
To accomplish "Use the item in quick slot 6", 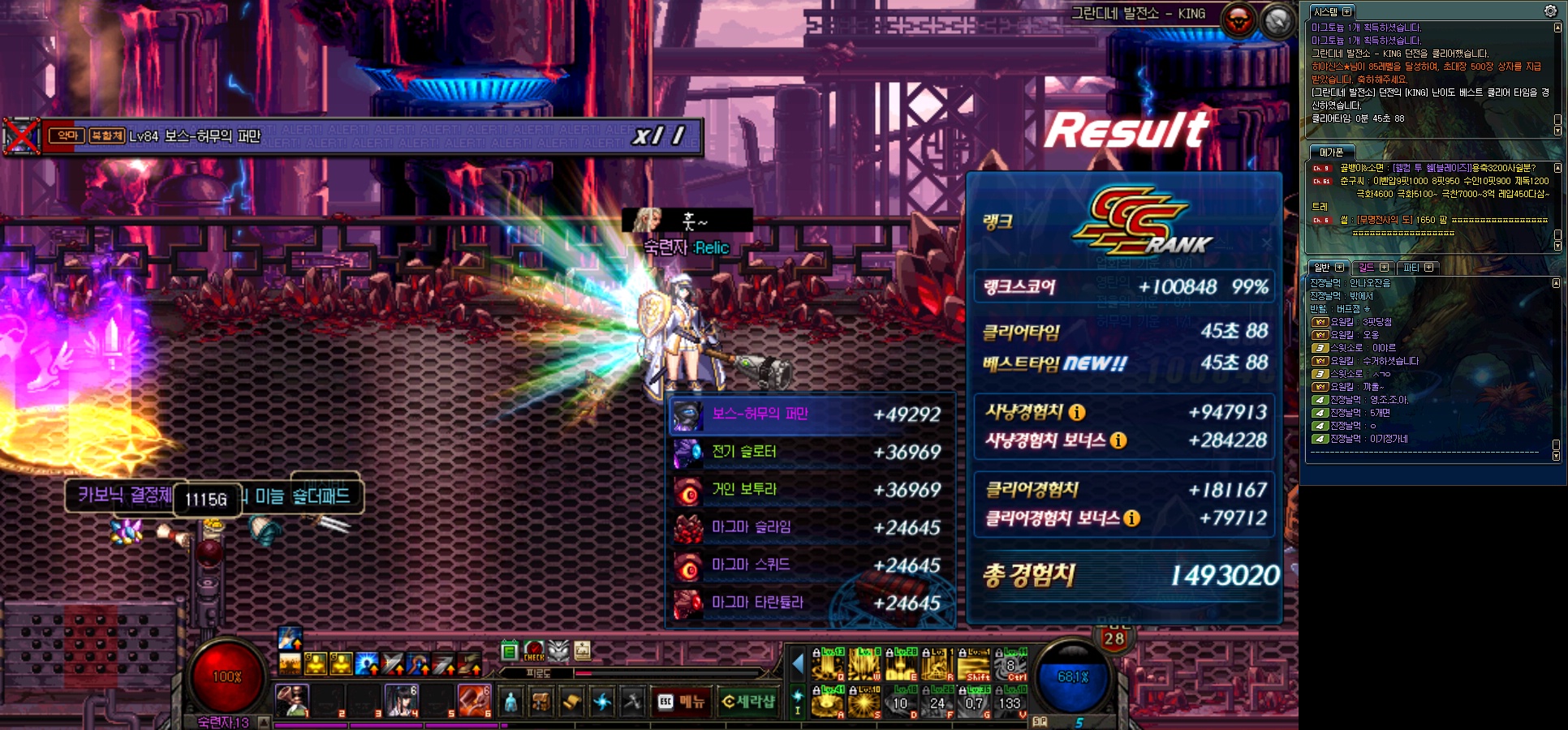I will (x=475, y=700).
